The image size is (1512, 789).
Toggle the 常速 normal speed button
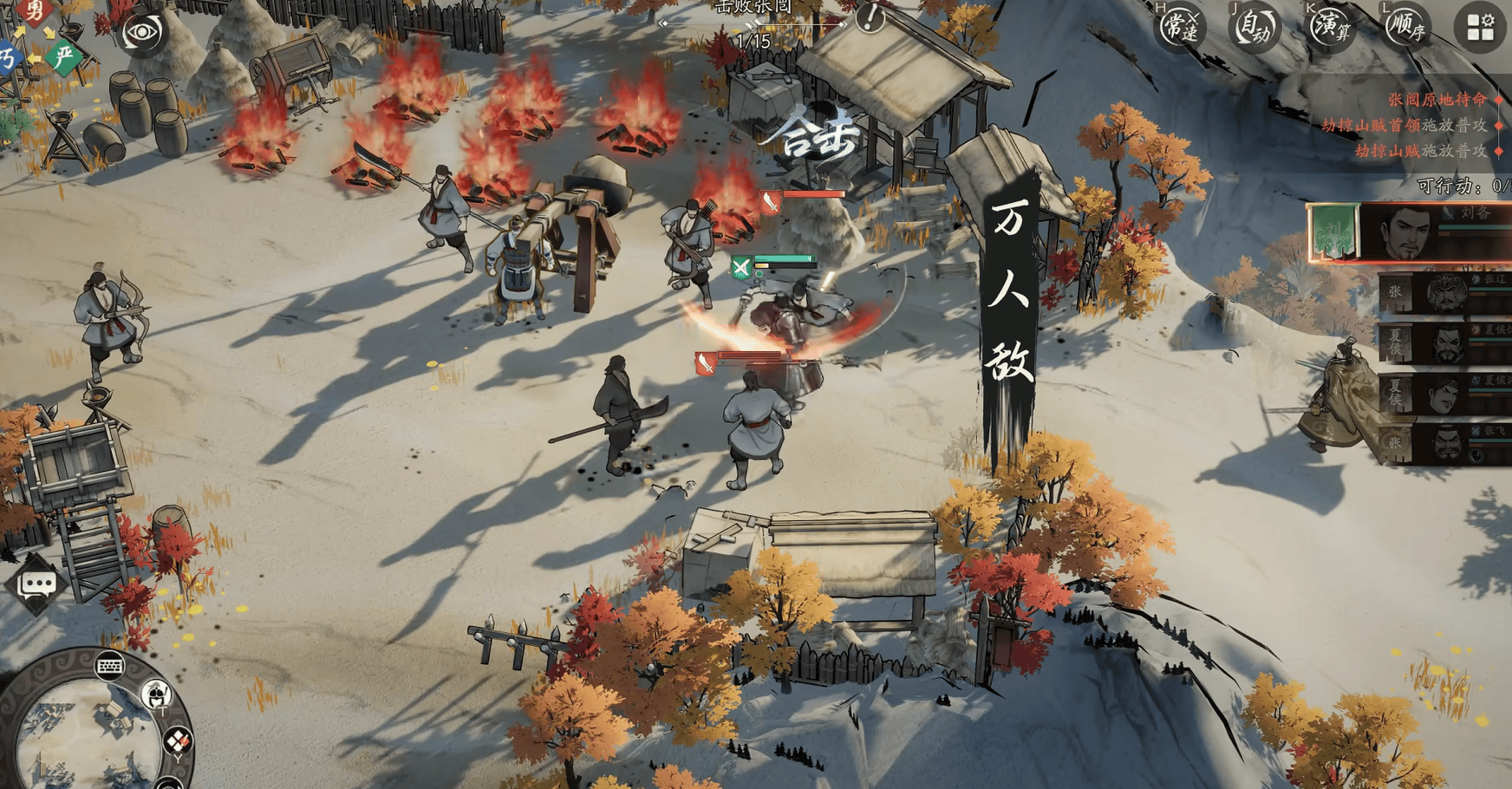(1180, 28)
